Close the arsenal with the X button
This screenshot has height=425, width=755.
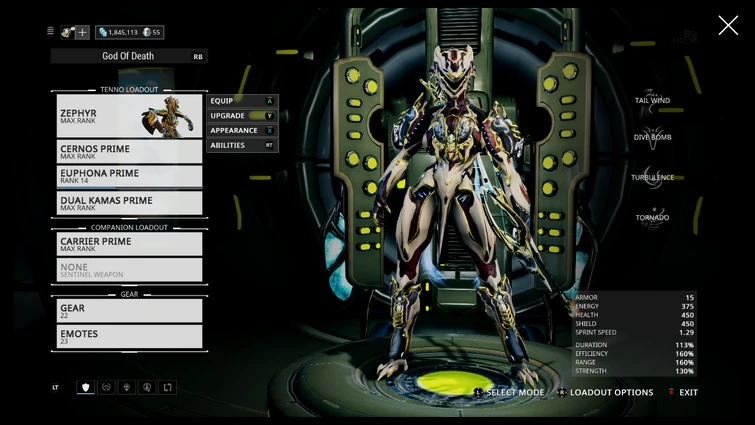[x=728, y=26]
